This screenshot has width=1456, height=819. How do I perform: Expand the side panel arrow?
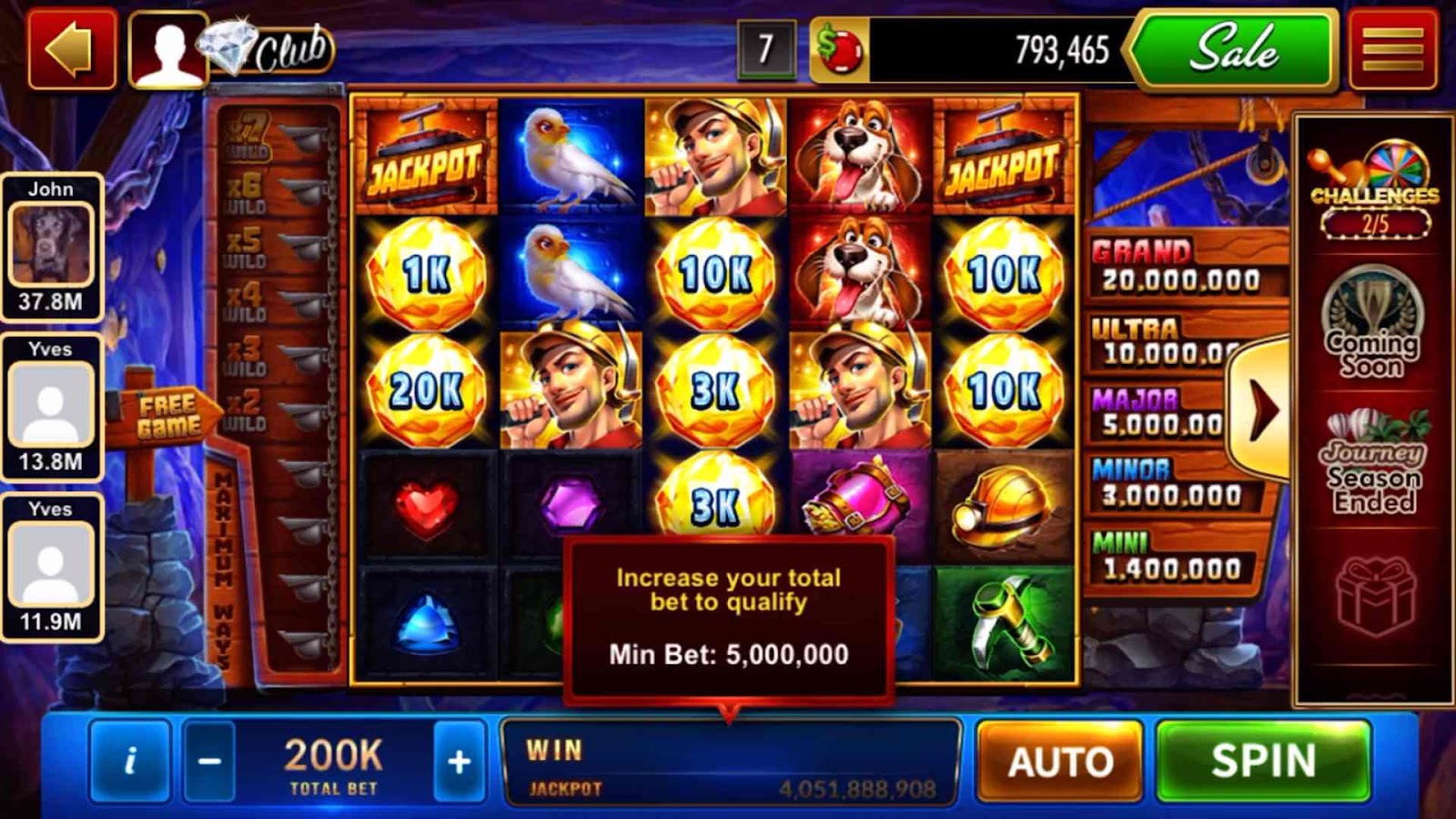coord(1260,409)
